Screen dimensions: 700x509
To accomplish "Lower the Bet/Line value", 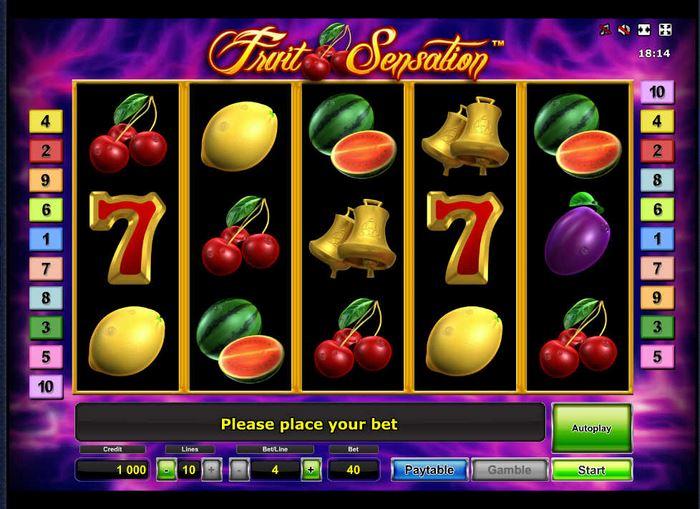I will (240, 469).
